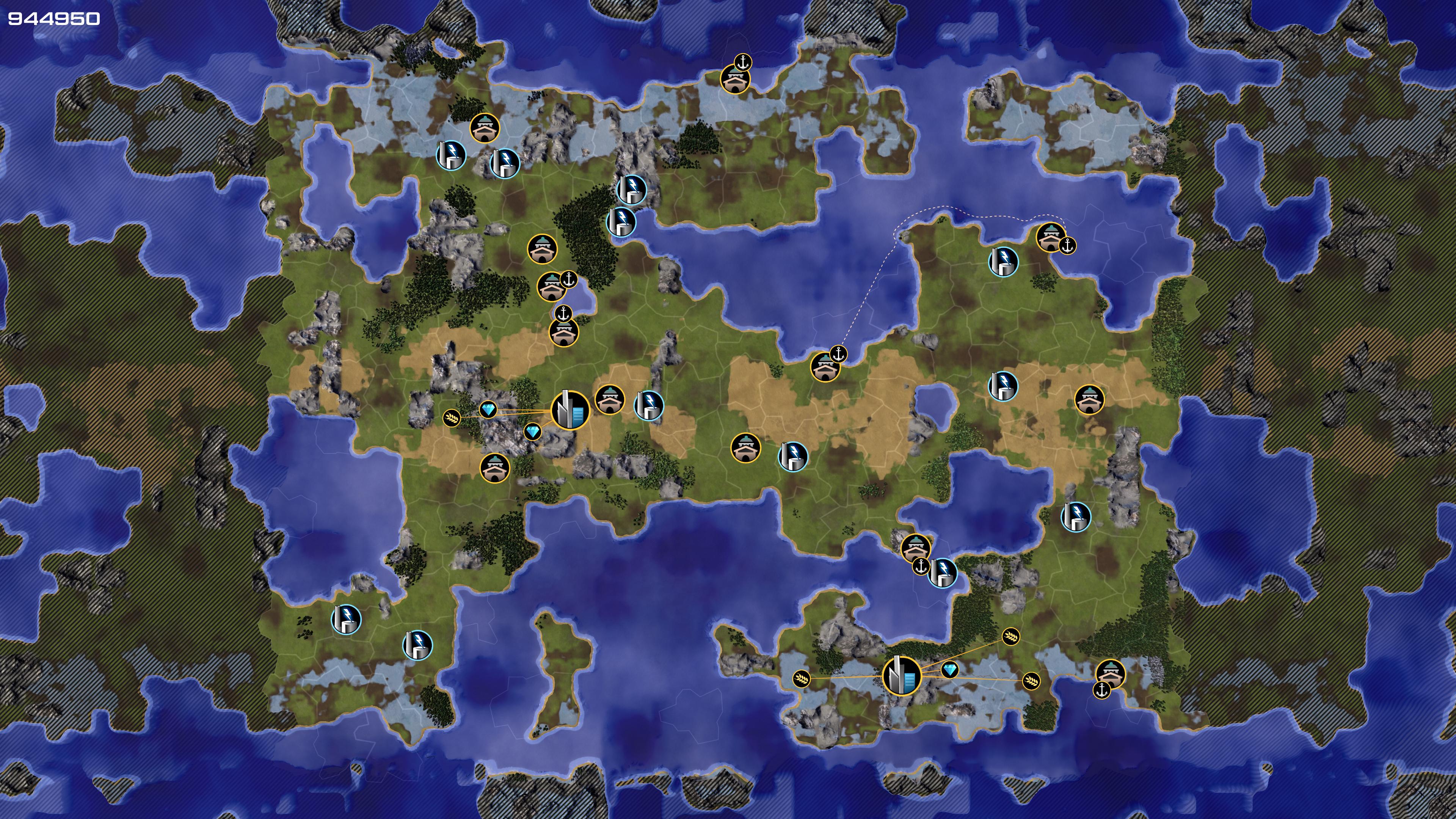Click the wheat marker linked to the two-diamond city
This screenshot has height=819, width=1456.
click(x=452, y=418)
